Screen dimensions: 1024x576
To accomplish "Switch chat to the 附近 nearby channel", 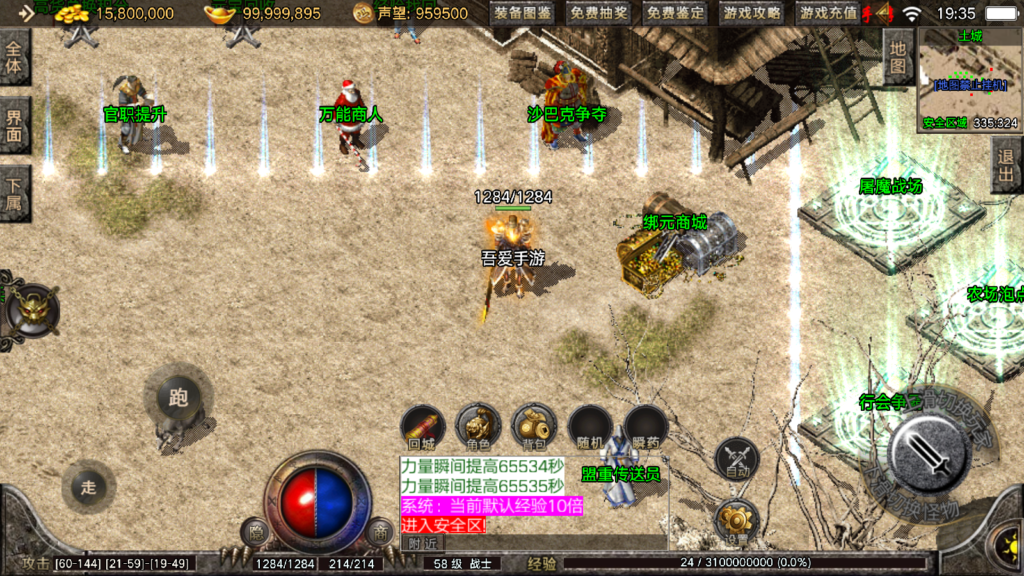I will click(x=424, y=542).
